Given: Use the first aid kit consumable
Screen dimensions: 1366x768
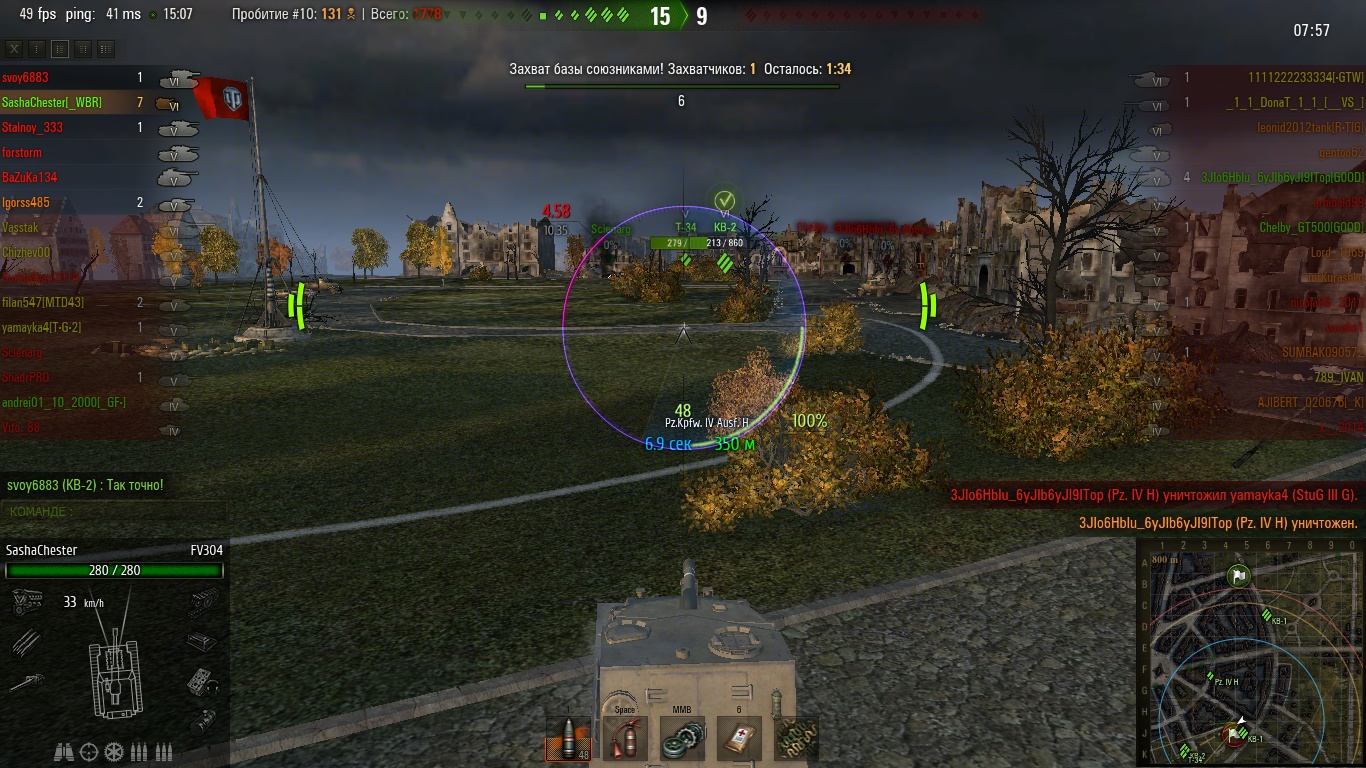Looking at the screenshot, I should pos(739,738).
